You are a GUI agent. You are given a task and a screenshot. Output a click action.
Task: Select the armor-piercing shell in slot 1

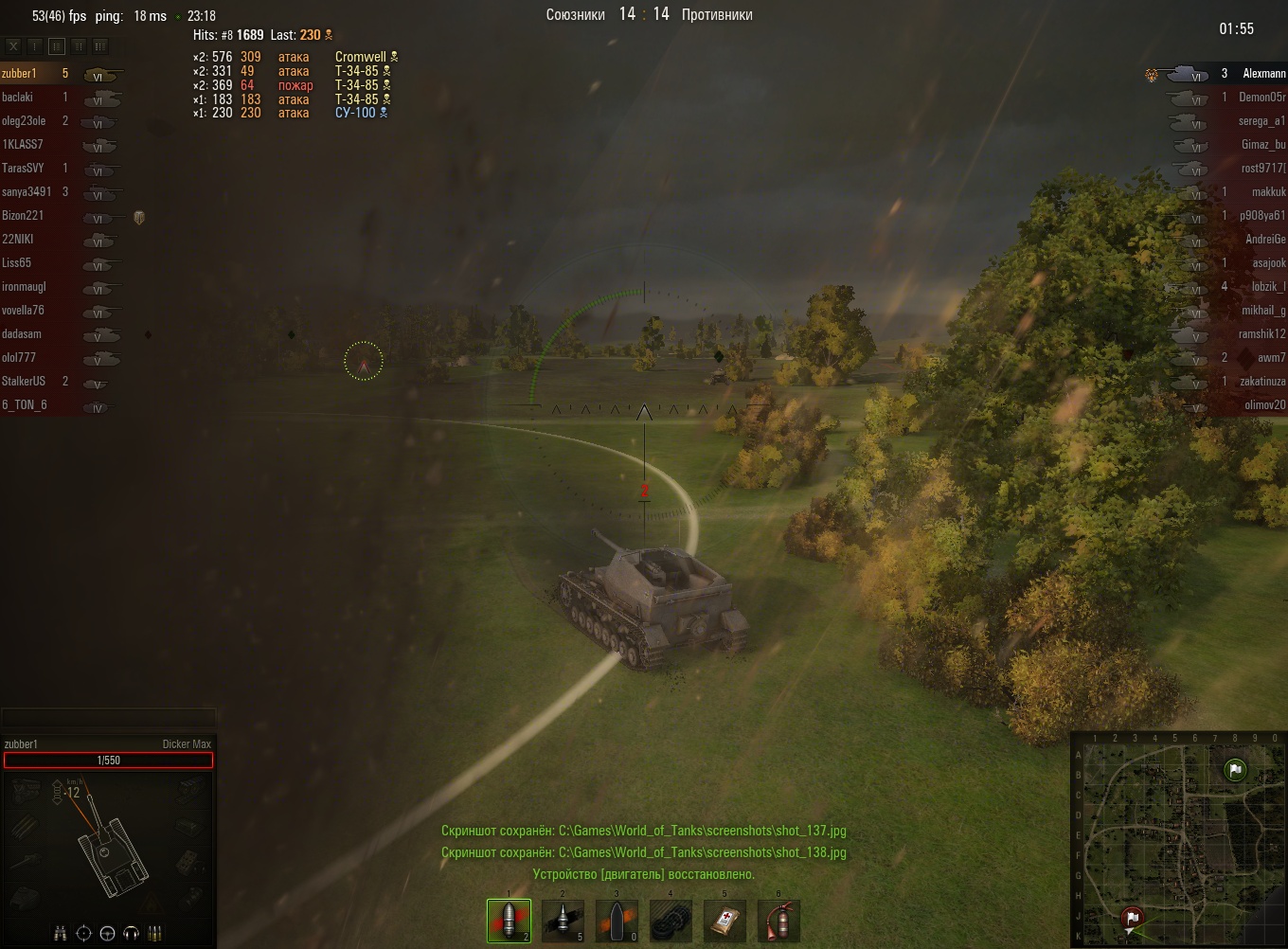509,921
